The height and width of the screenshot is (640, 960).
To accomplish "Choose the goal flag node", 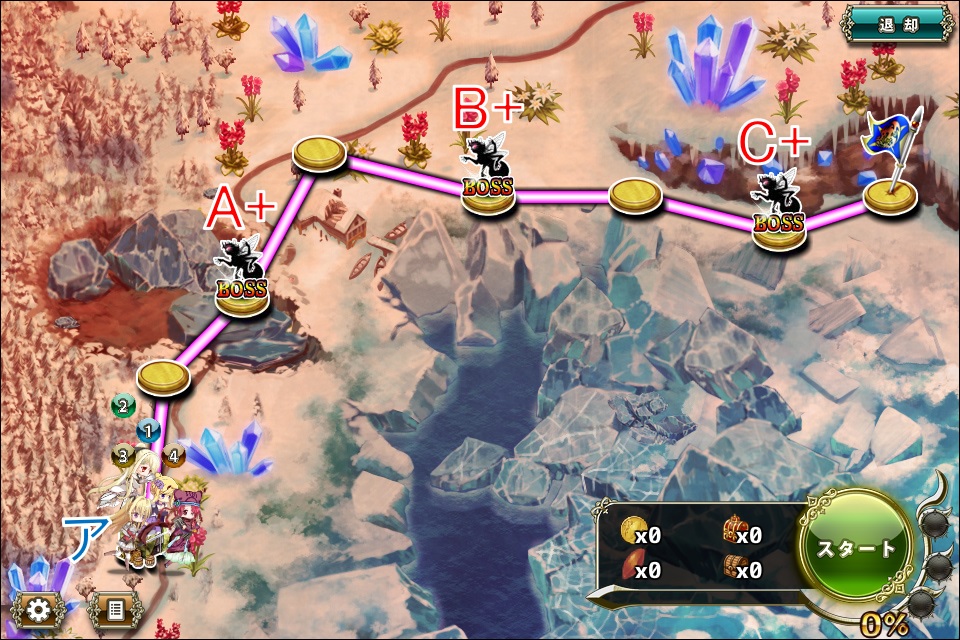I will pos(890,196).
